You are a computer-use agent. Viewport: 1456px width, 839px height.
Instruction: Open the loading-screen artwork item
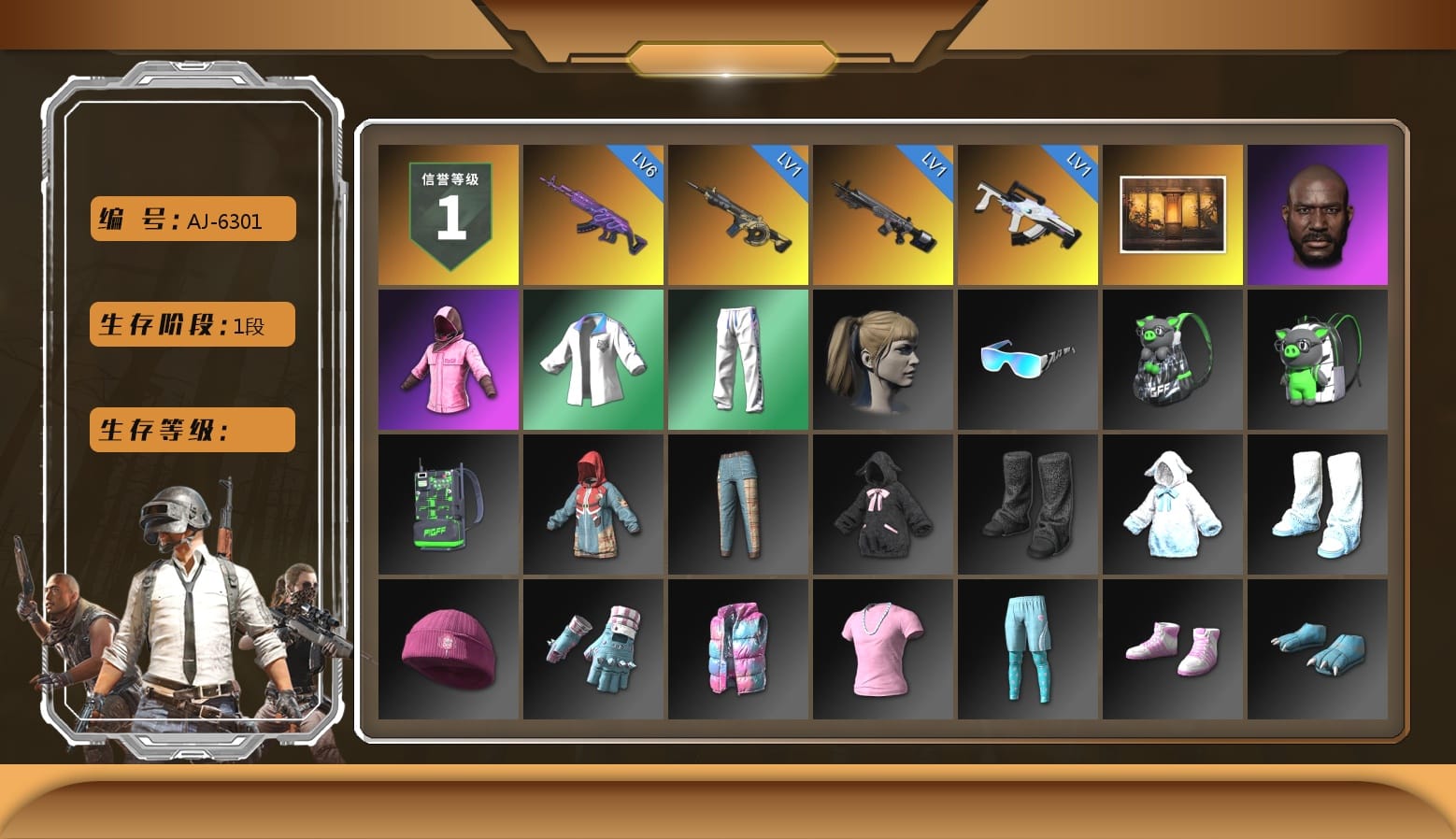point(1172,213)
